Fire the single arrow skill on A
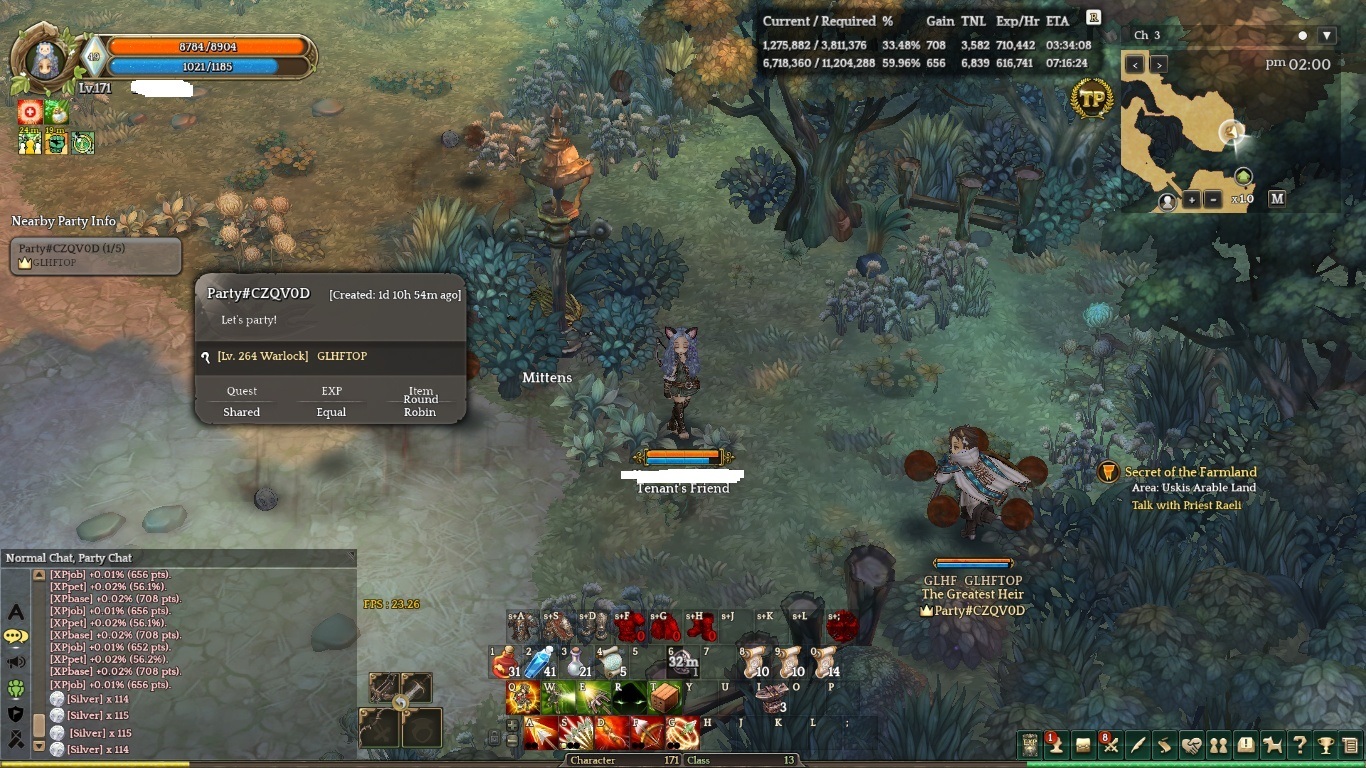Image resolution: width=1366 pixels, height=768 pixels. click(541, 733)
